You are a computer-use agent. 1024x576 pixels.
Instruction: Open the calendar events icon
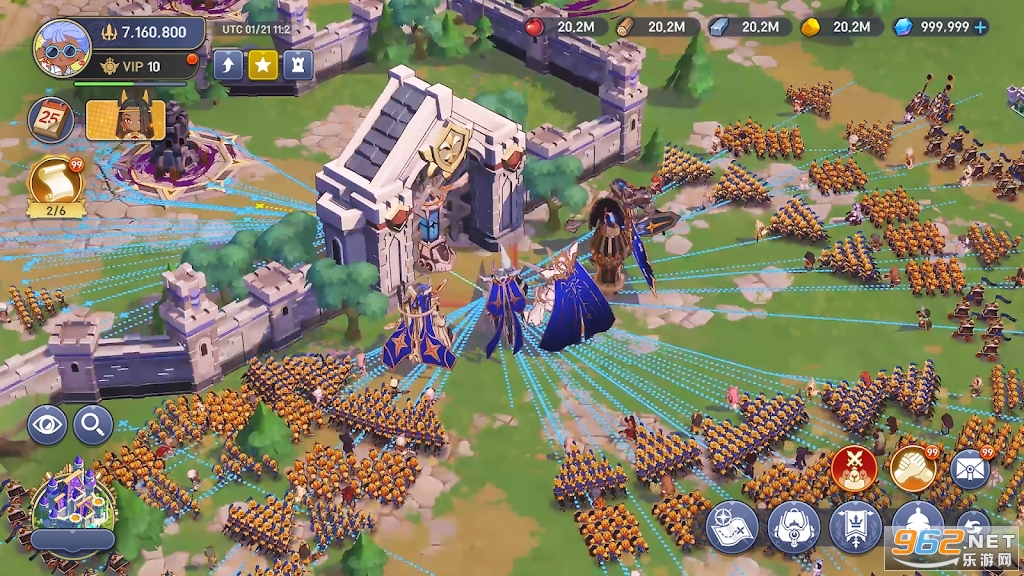click(x=49, y=119)
